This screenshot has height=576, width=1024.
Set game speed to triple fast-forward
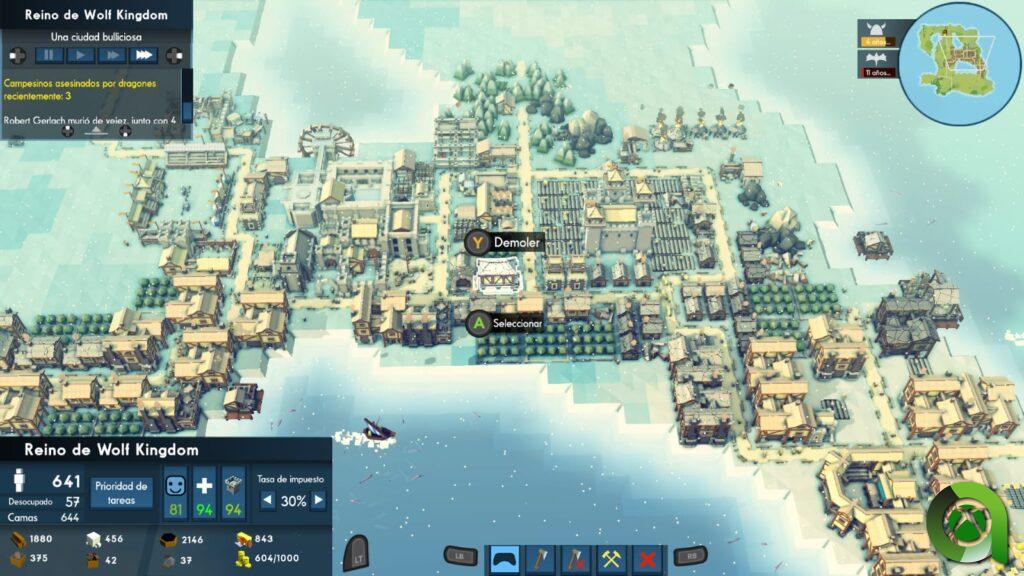click(x=144, y=55)
